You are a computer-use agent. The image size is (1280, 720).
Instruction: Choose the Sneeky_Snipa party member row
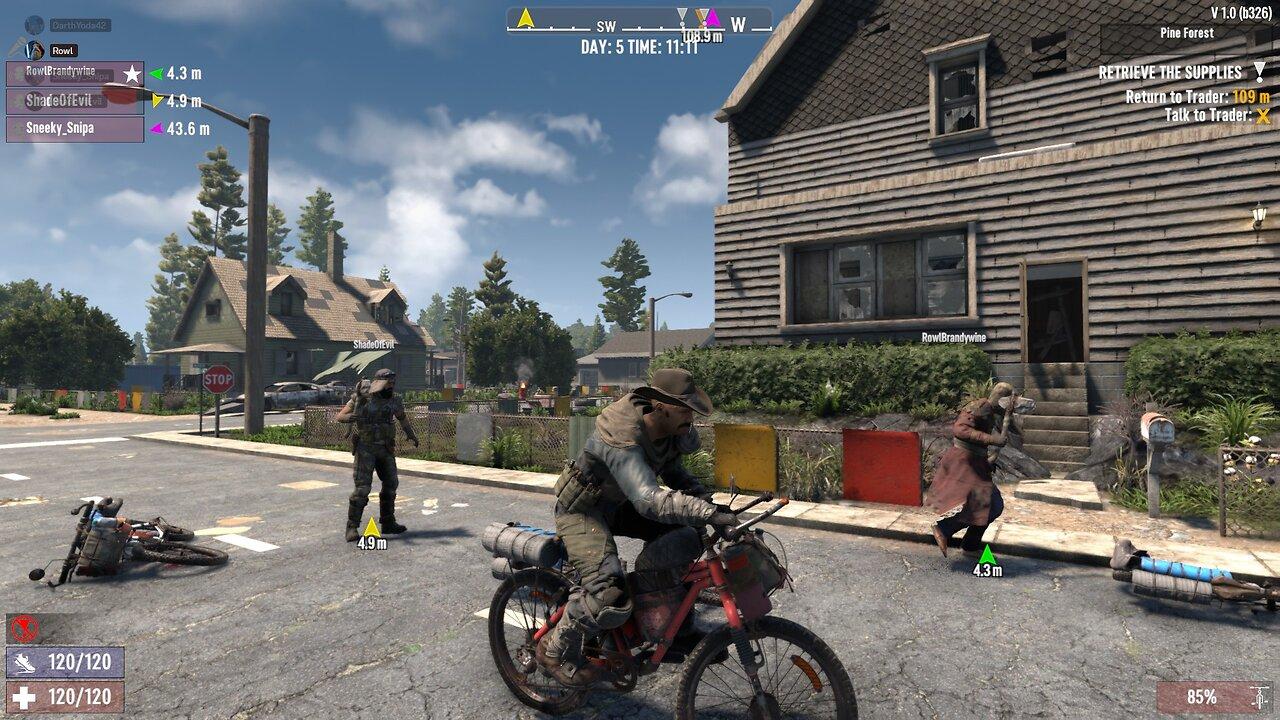tap(74, 129)
